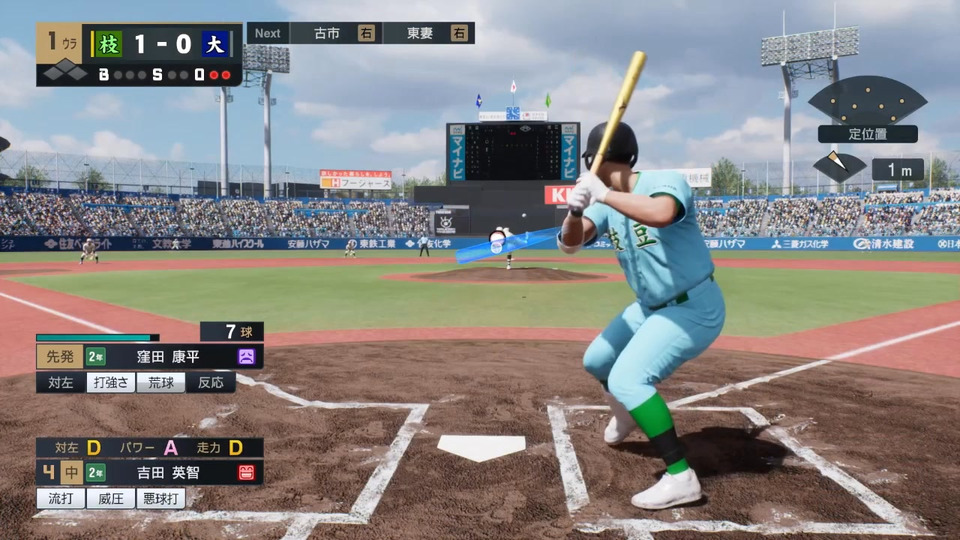Click the wind direction indicator
Image resolution: width=960 pixels, height=540 pixels.
[839, 166]
